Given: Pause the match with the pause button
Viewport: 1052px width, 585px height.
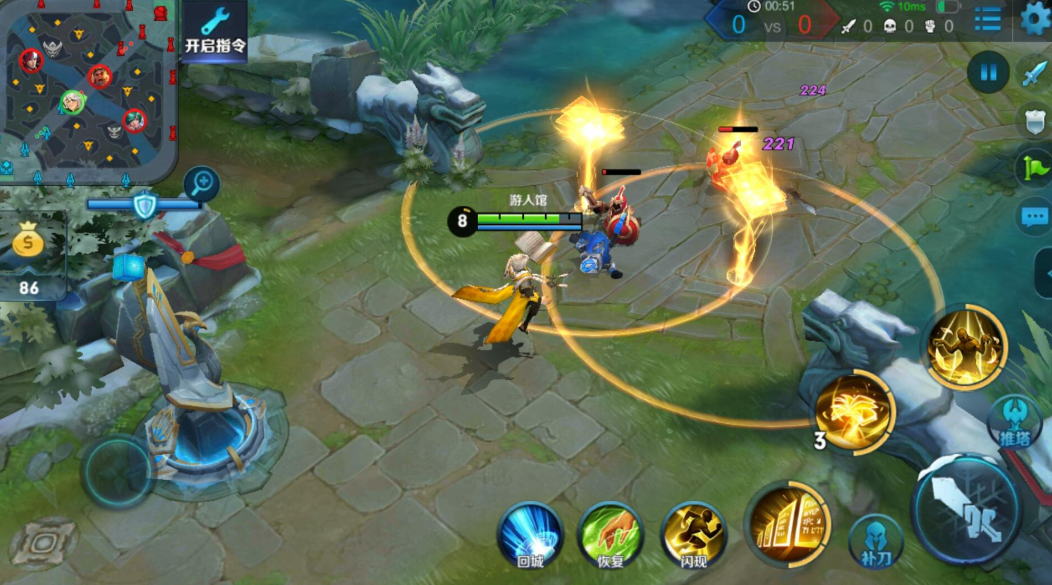Looking at the screenshot, I should pyautogui.click(x=988, y=72).
